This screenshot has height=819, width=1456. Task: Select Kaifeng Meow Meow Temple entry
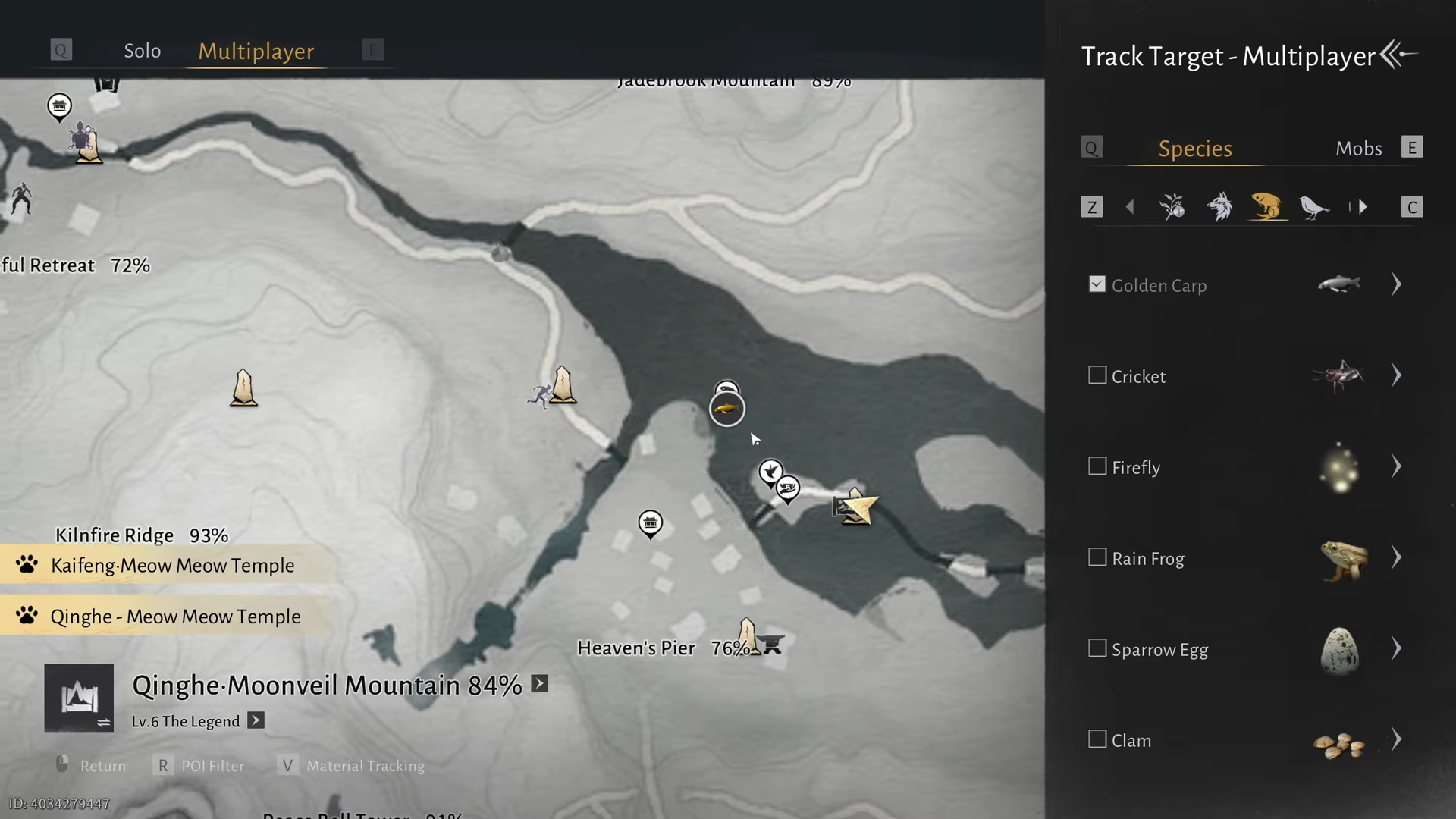point(171,566)
